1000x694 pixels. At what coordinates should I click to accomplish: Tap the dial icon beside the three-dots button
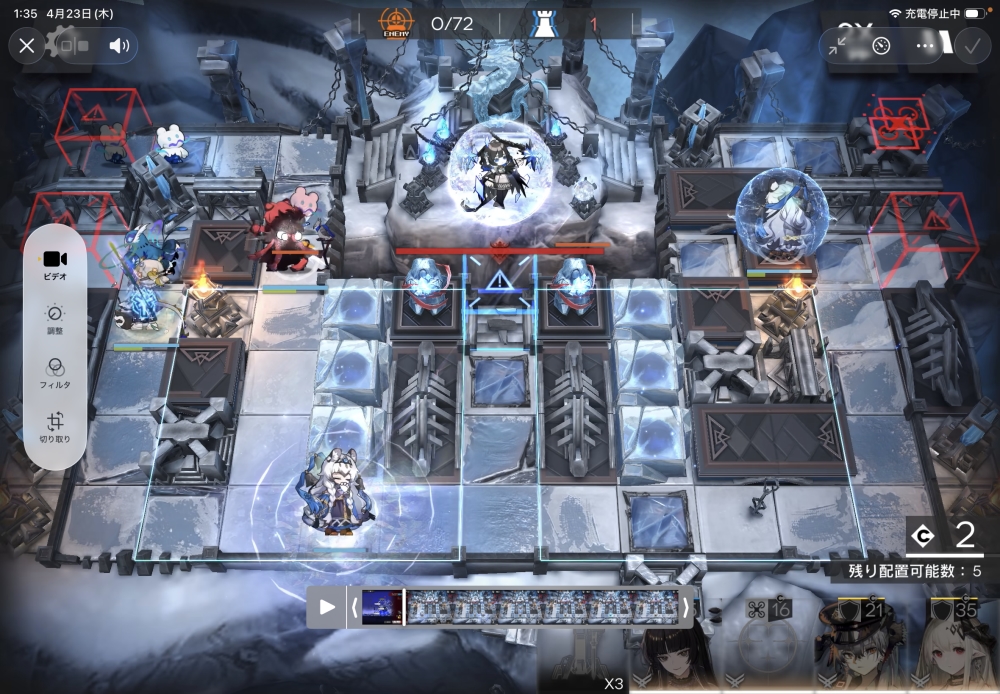pyautogui.click(x=881, y=45)
